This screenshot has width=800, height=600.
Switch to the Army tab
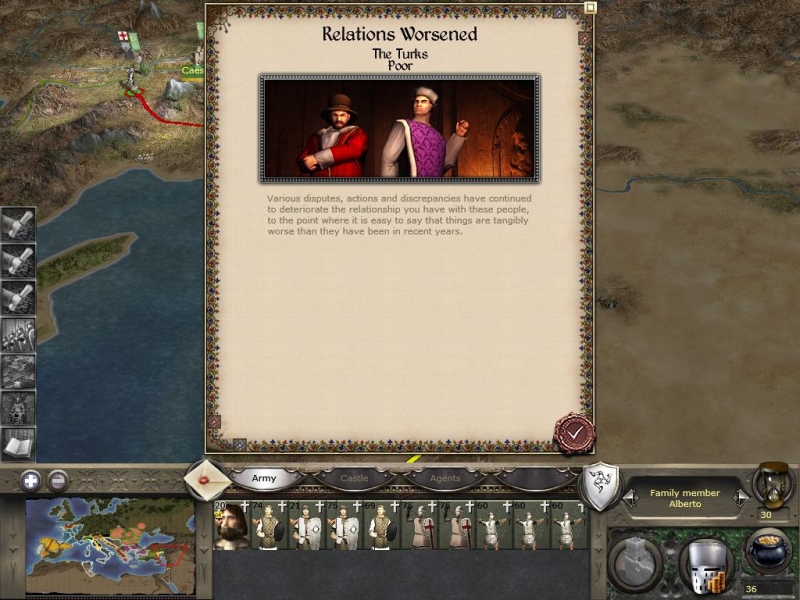coord(264,479)
